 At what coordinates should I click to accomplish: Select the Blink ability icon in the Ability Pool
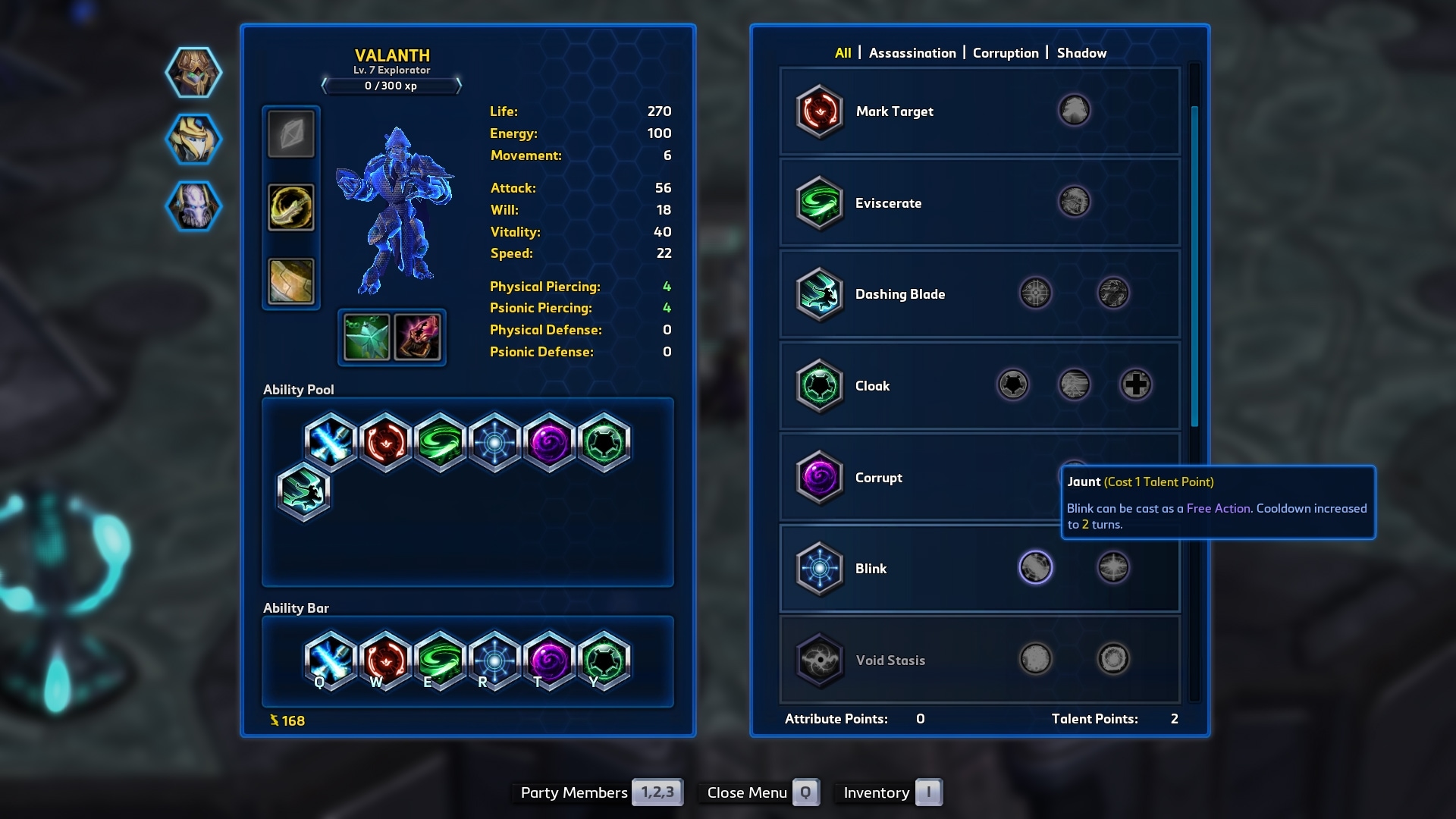494,444
